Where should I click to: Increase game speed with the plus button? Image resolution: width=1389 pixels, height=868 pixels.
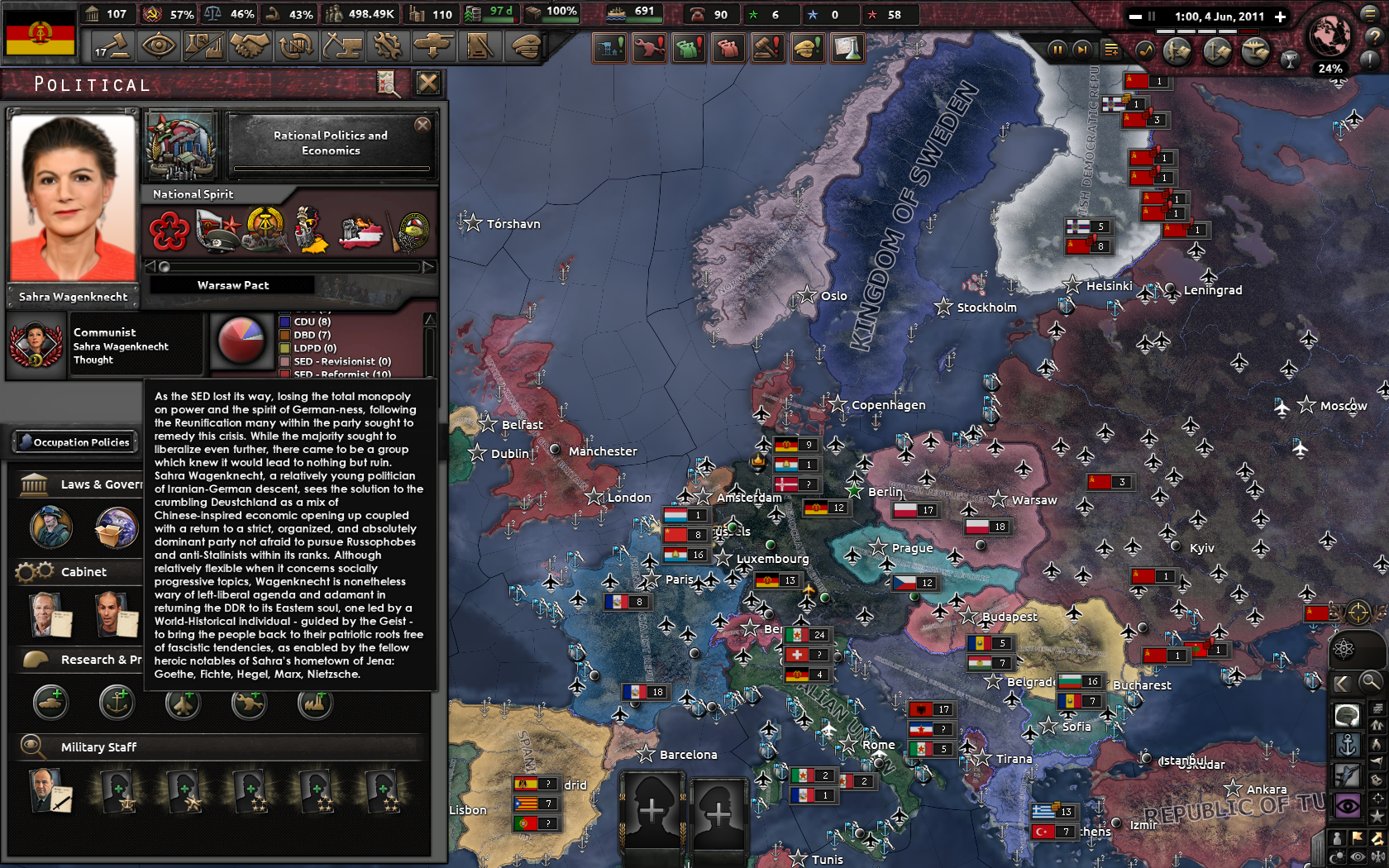[x=1281, y=17]
